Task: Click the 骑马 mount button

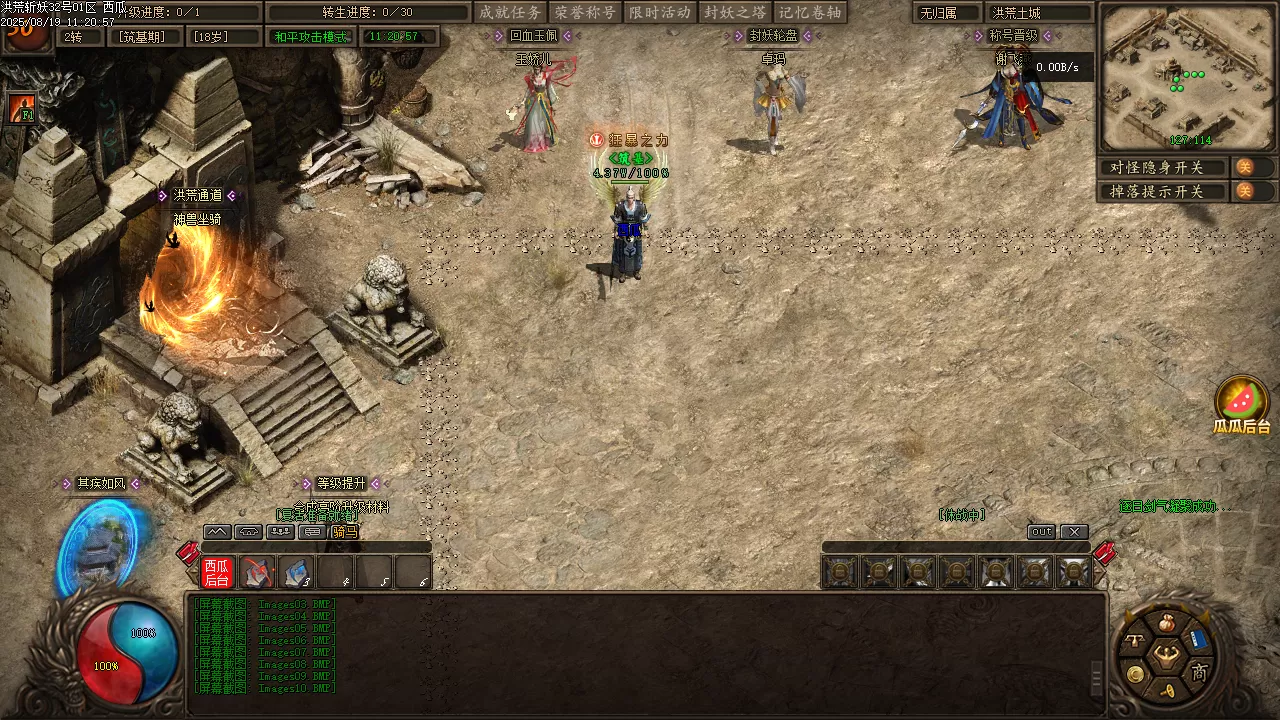Action: (344, 532)
